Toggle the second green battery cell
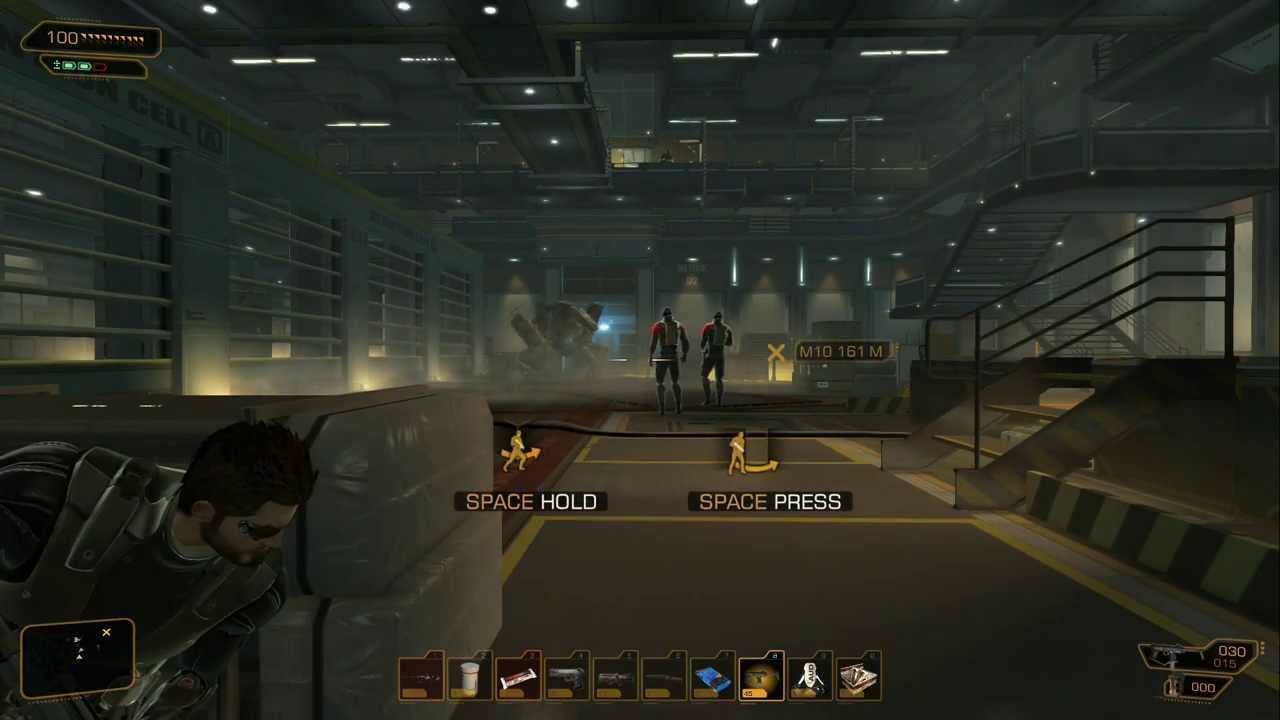The width and height of the screenshot is (1280, 720). [84, 65]
